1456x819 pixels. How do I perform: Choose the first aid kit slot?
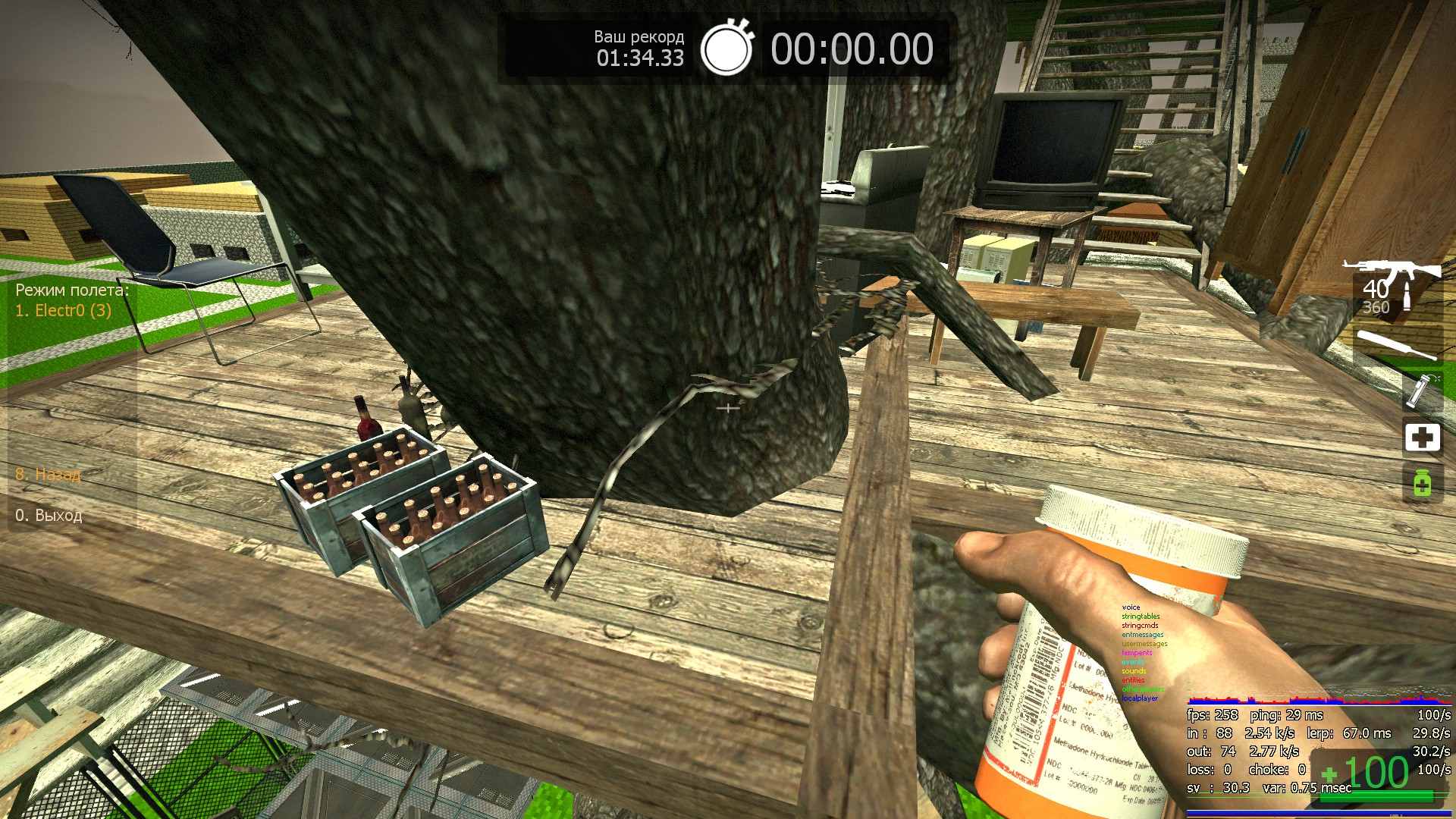pyautogui.click(x=1422, y=438)
